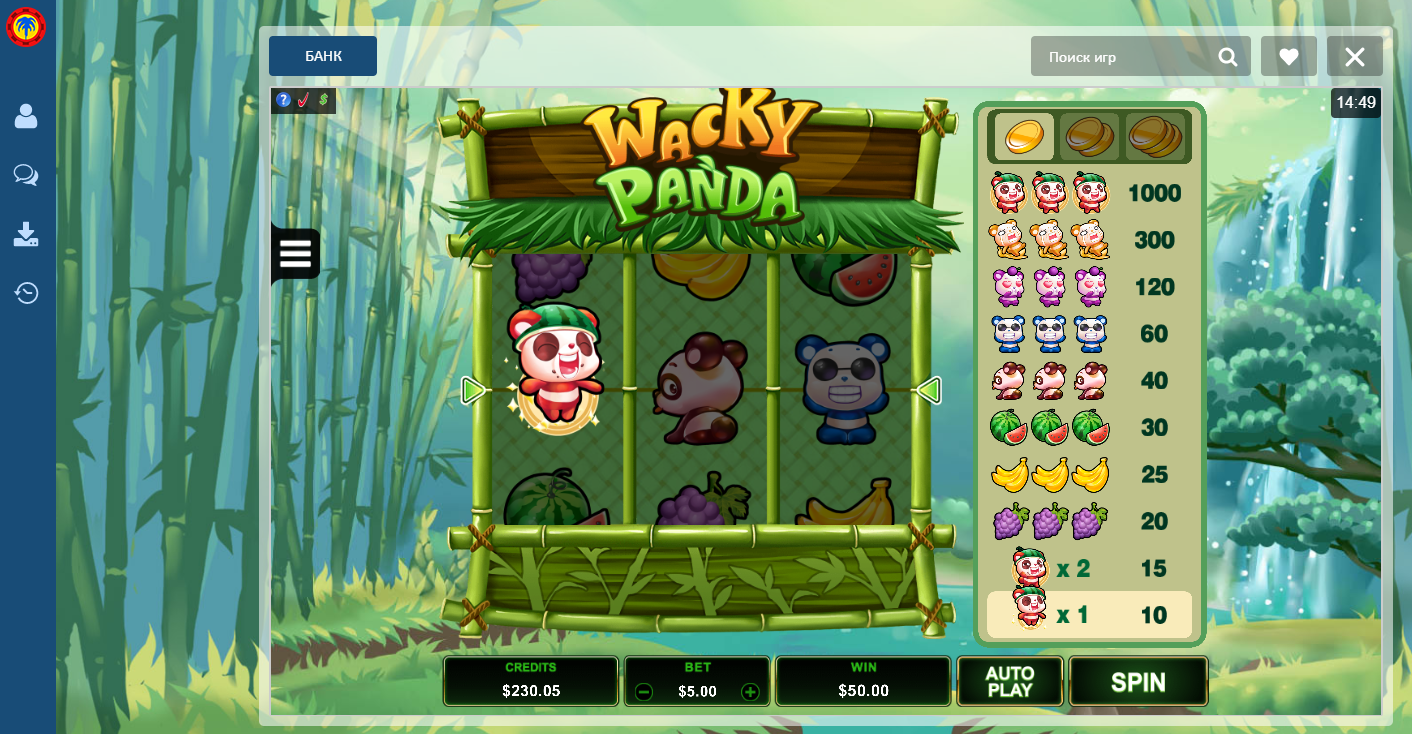The image size is (1412, 734).
Task: Start Auto Play mode
Action: pyautogui.click(x=1009, y=682)
